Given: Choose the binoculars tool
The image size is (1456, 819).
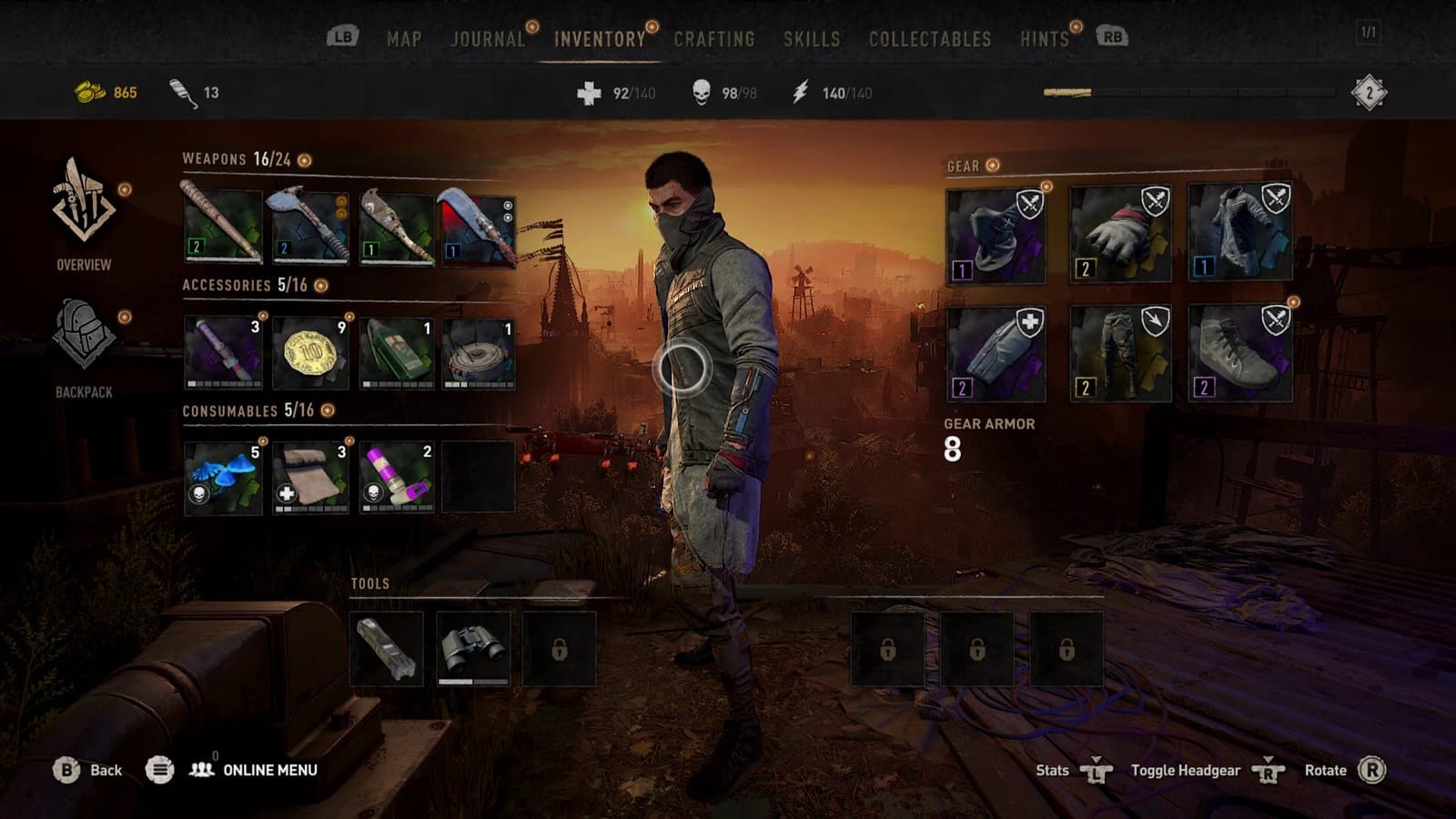Looking at the screenshot, I should 473,648.
